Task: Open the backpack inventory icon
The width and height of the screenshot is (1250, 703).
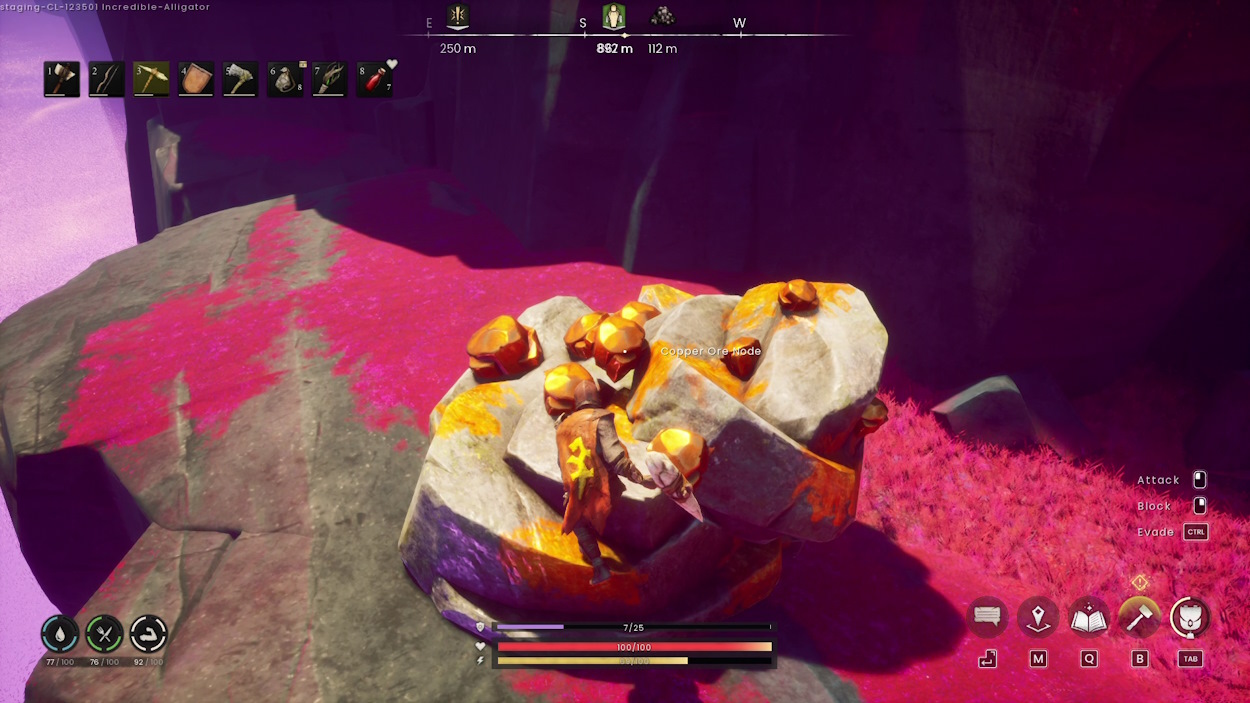Action: coord(1190,618)
